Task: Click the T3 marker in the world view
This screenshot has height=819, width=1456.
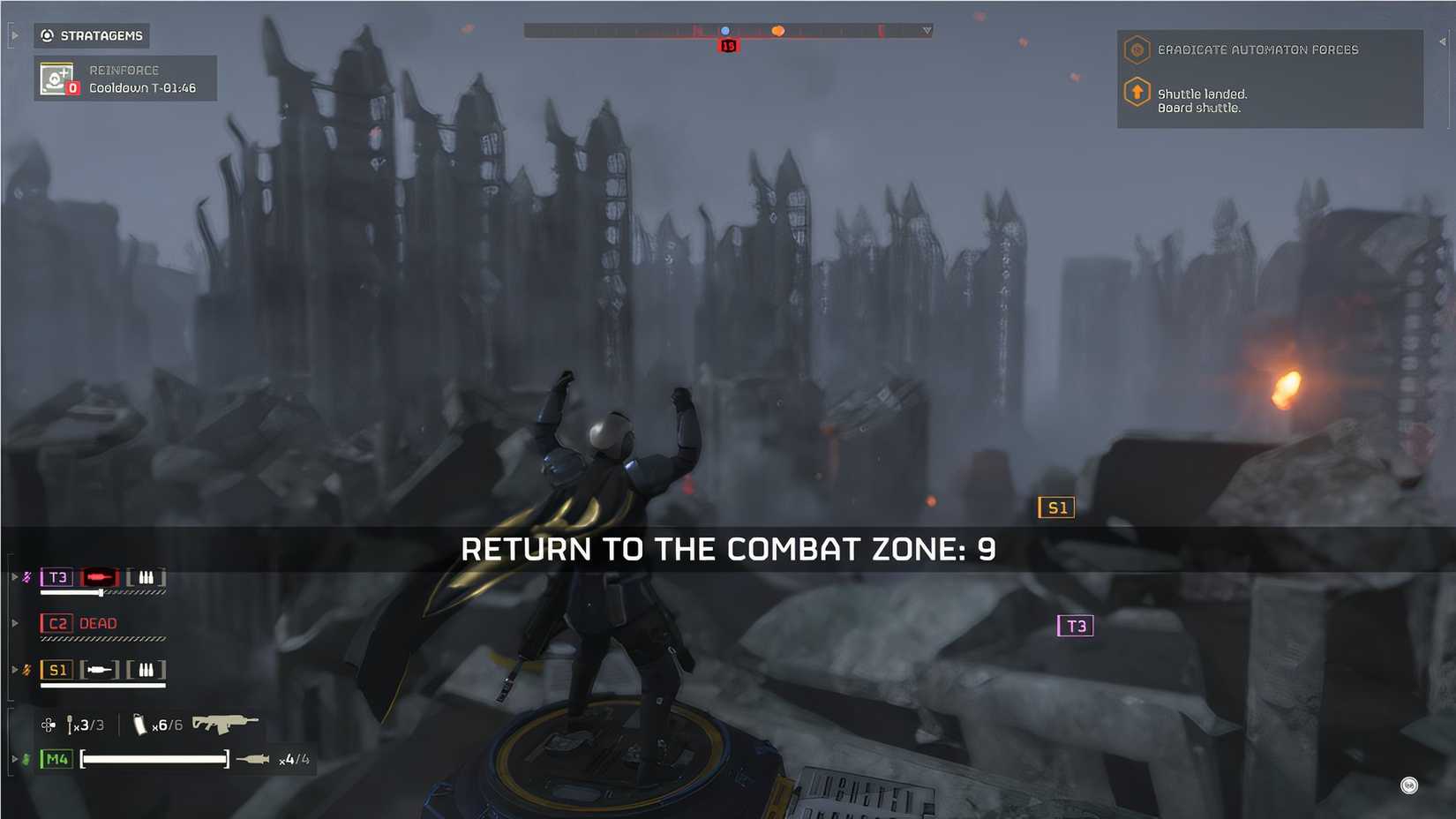Action: tap(1074, 626)
